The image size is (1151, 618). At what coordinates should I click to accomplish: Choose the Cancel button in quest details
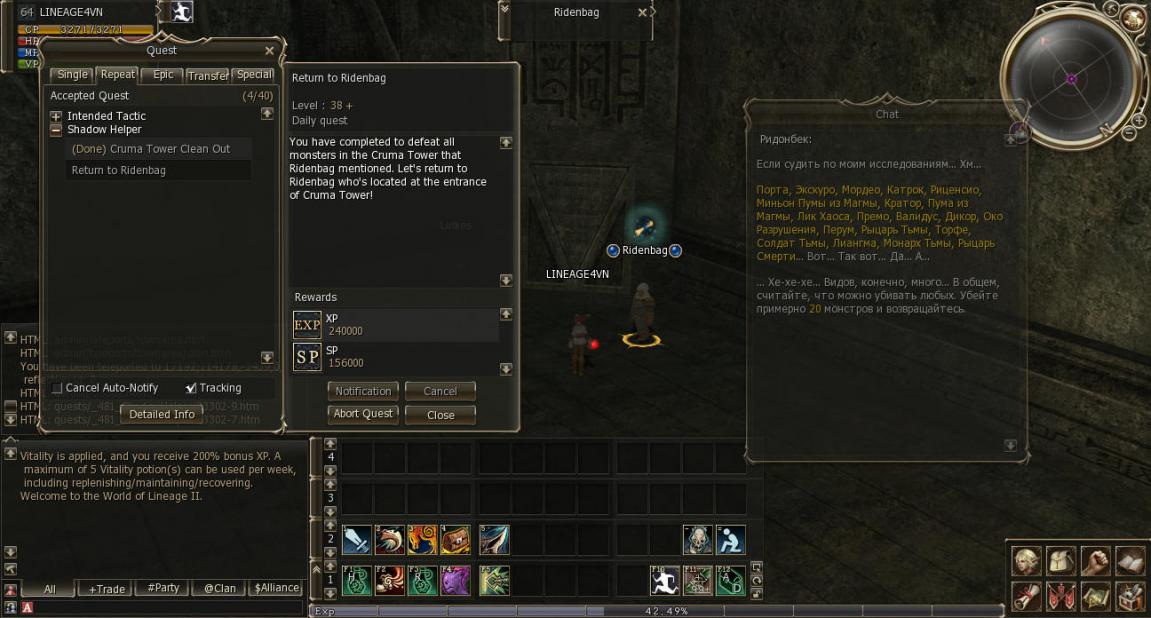[x=440, y=391]
